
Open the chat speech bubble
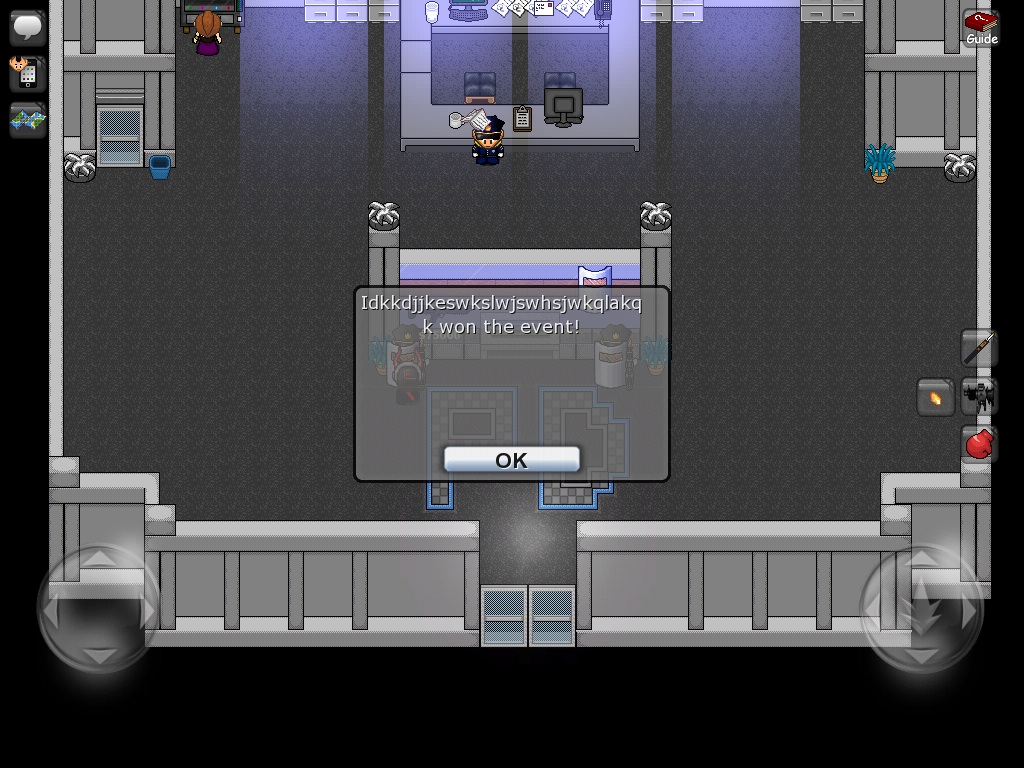click(27, 27)
